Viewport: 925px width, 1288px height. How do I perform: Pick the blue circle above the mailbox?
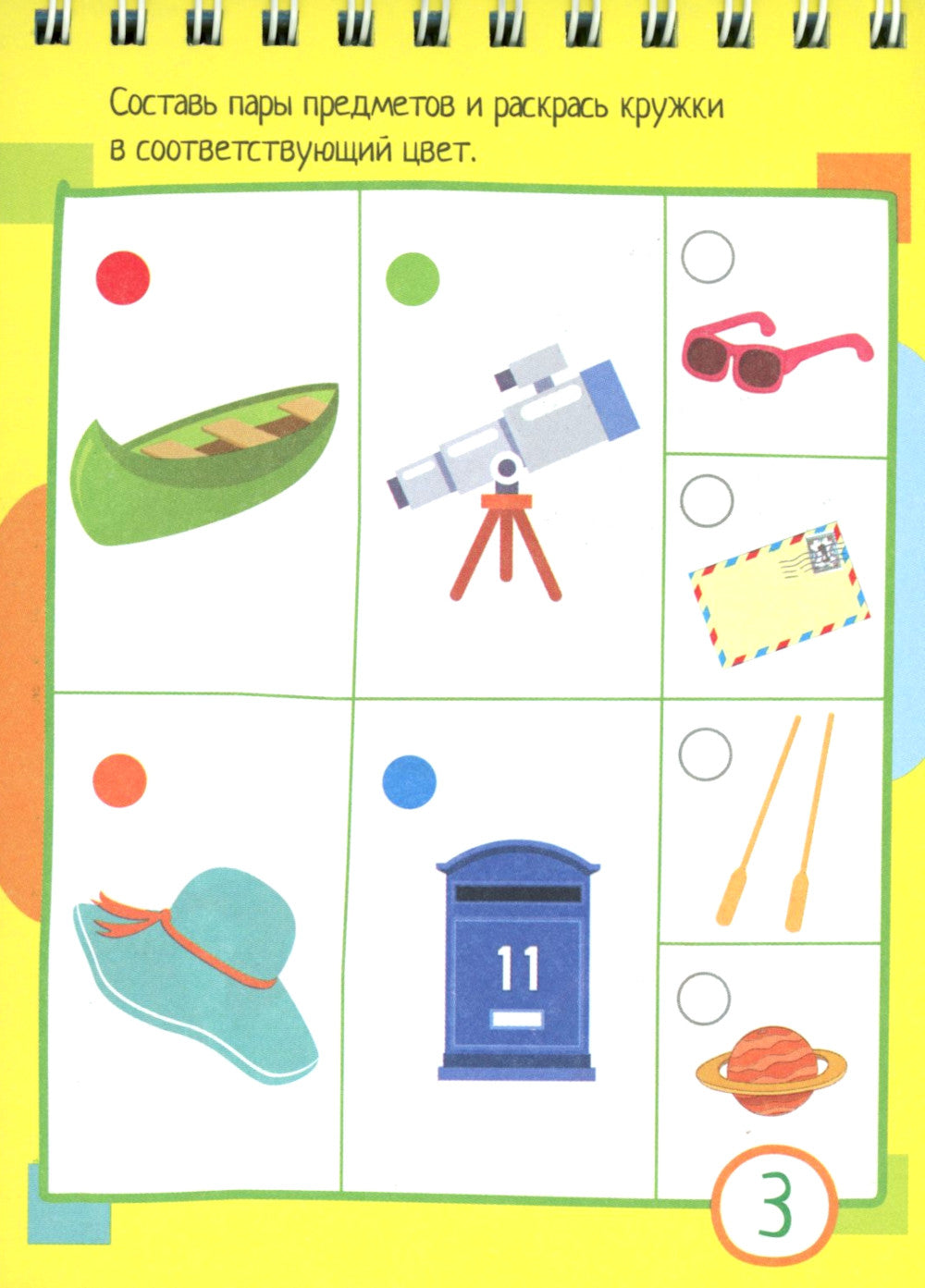pos(409,781)
